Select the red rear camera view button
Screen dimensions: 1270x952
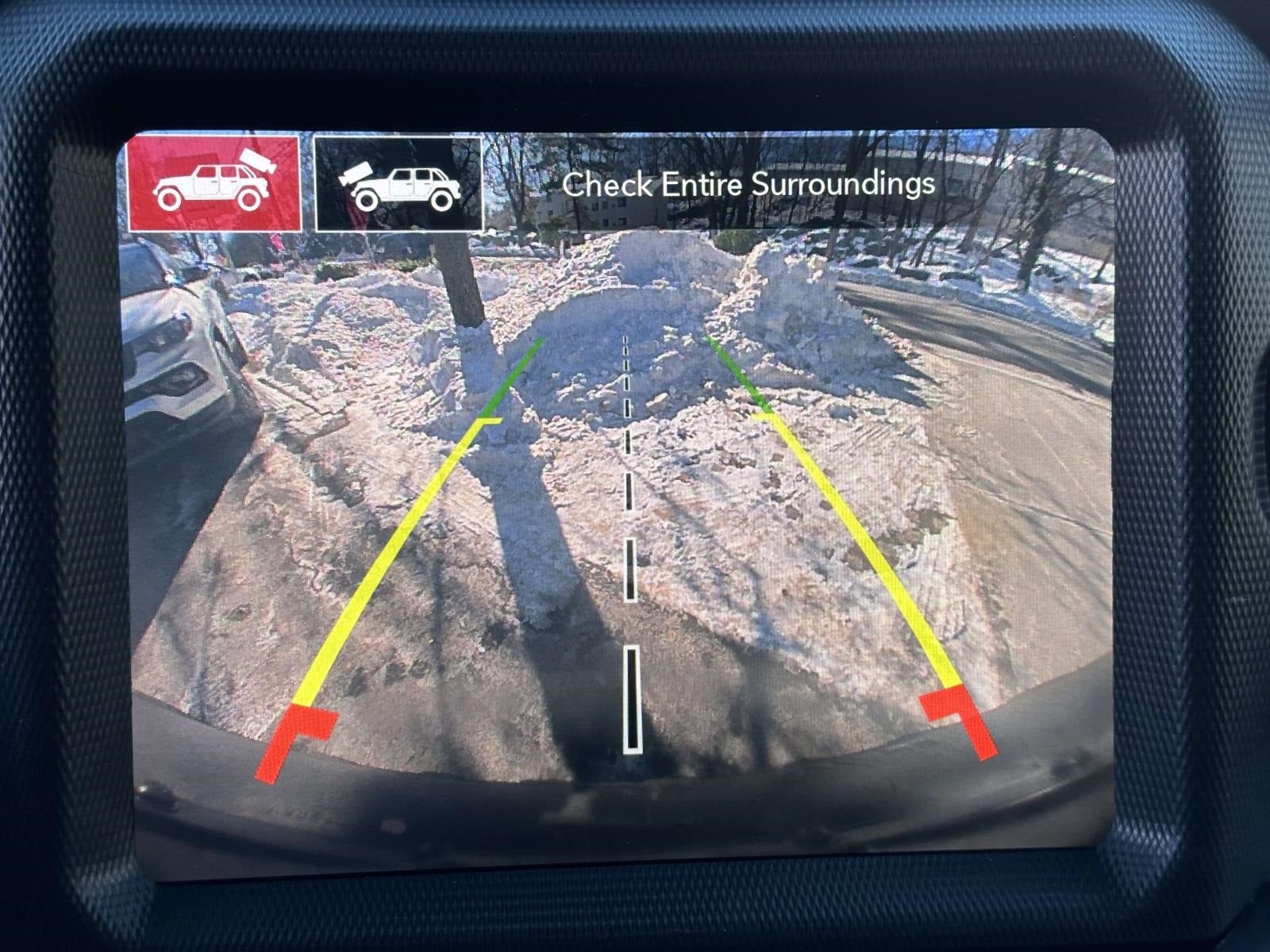(214, 183)
